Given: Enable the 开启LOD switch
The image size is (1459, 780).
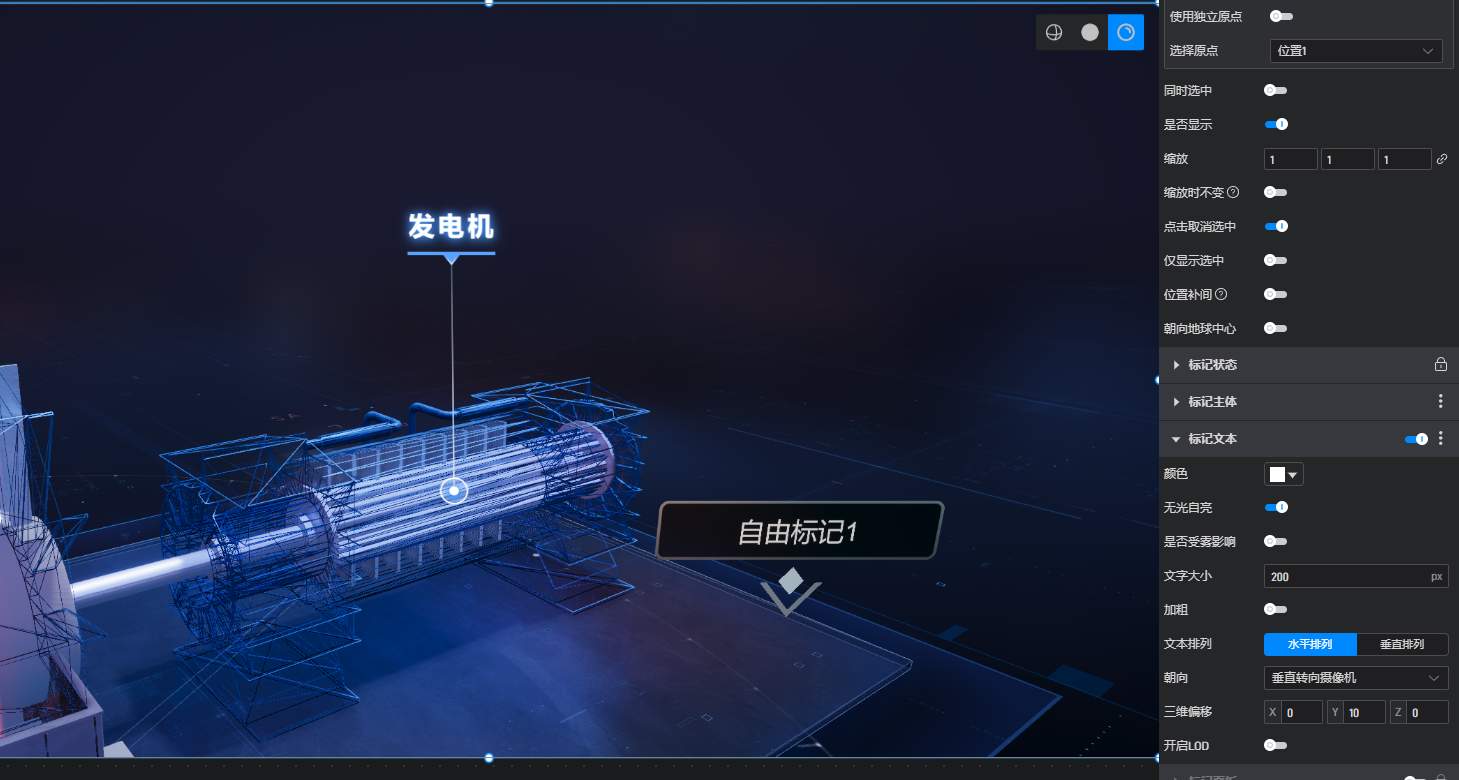Looking at the screenshot, I should click(x=1275, y=745).
